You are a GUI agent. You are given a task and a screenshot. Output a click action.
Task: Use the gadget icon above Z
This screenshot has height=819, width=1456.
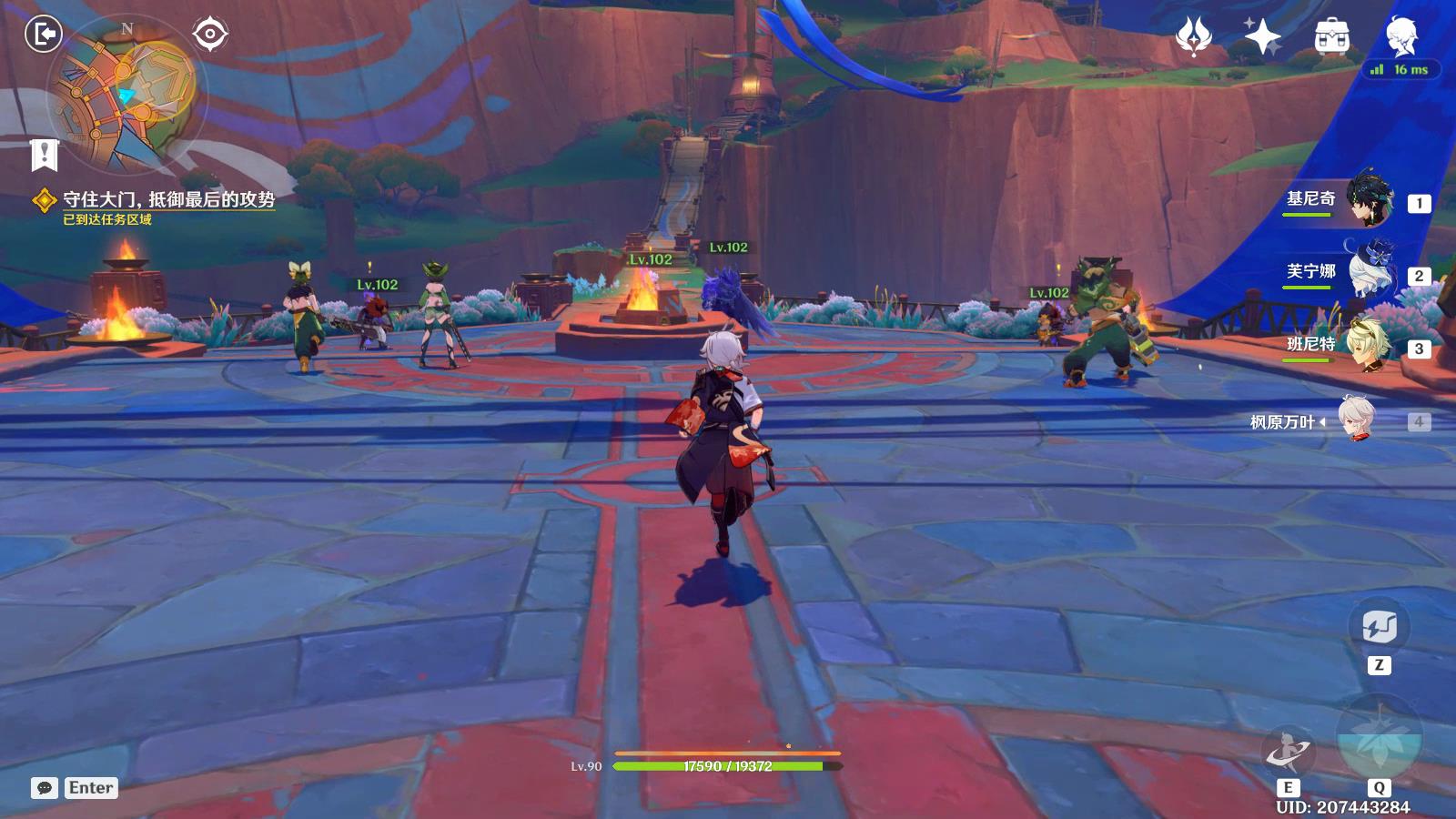pyautogui.click(x=1379, y=627)
